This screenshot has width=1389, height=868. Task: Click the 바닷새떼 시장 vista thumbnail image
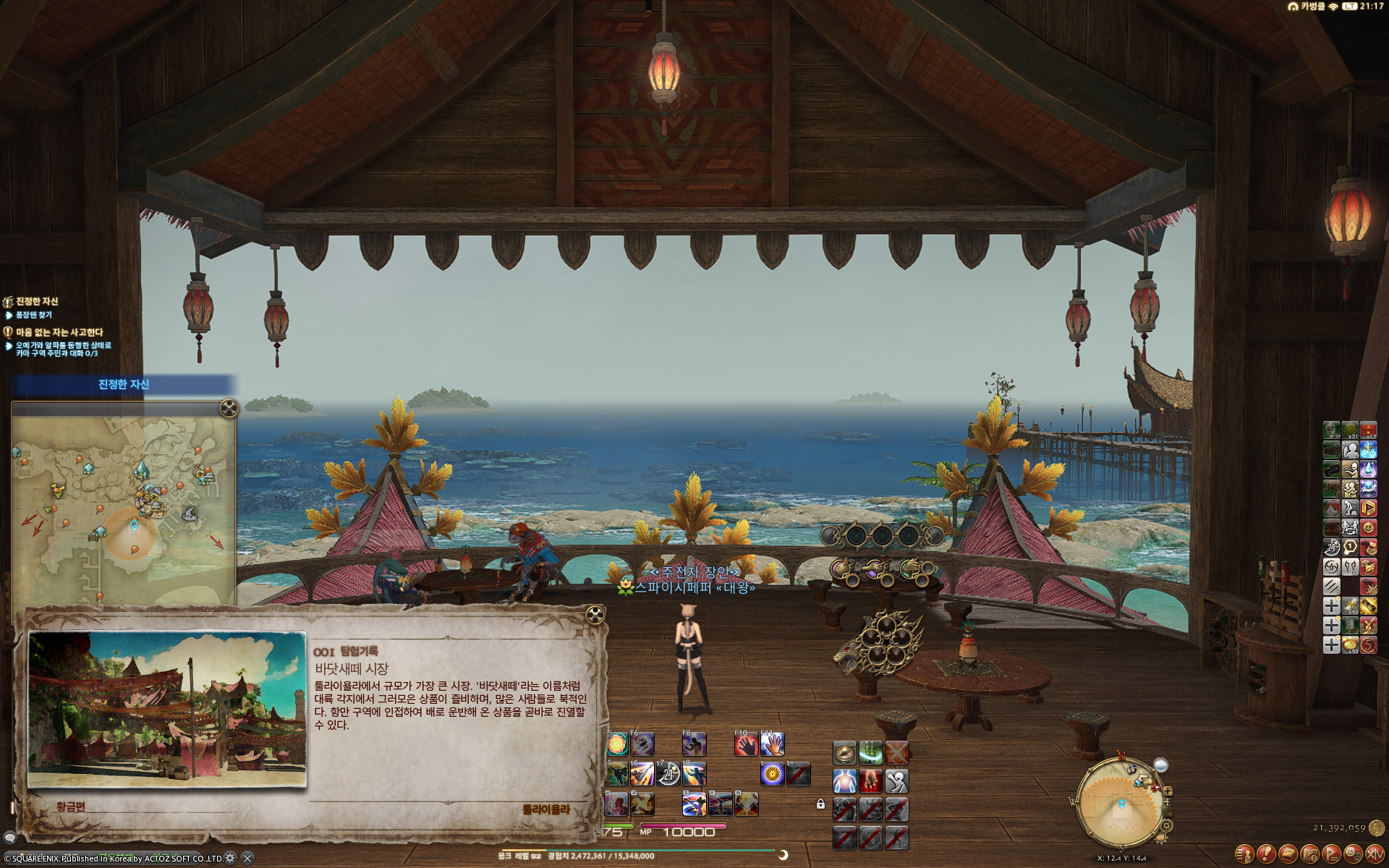point(167,710)
